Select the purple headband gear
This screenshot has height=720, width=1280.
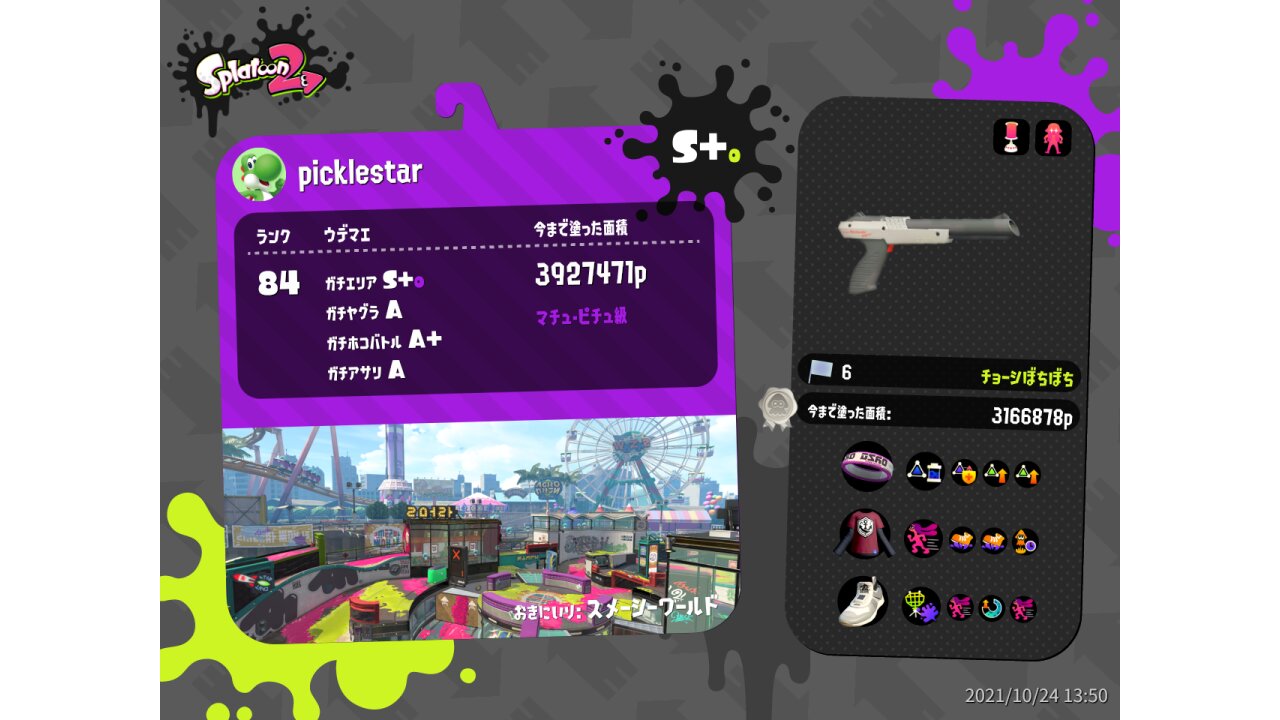pyautogui.click(x=867, y=467)
